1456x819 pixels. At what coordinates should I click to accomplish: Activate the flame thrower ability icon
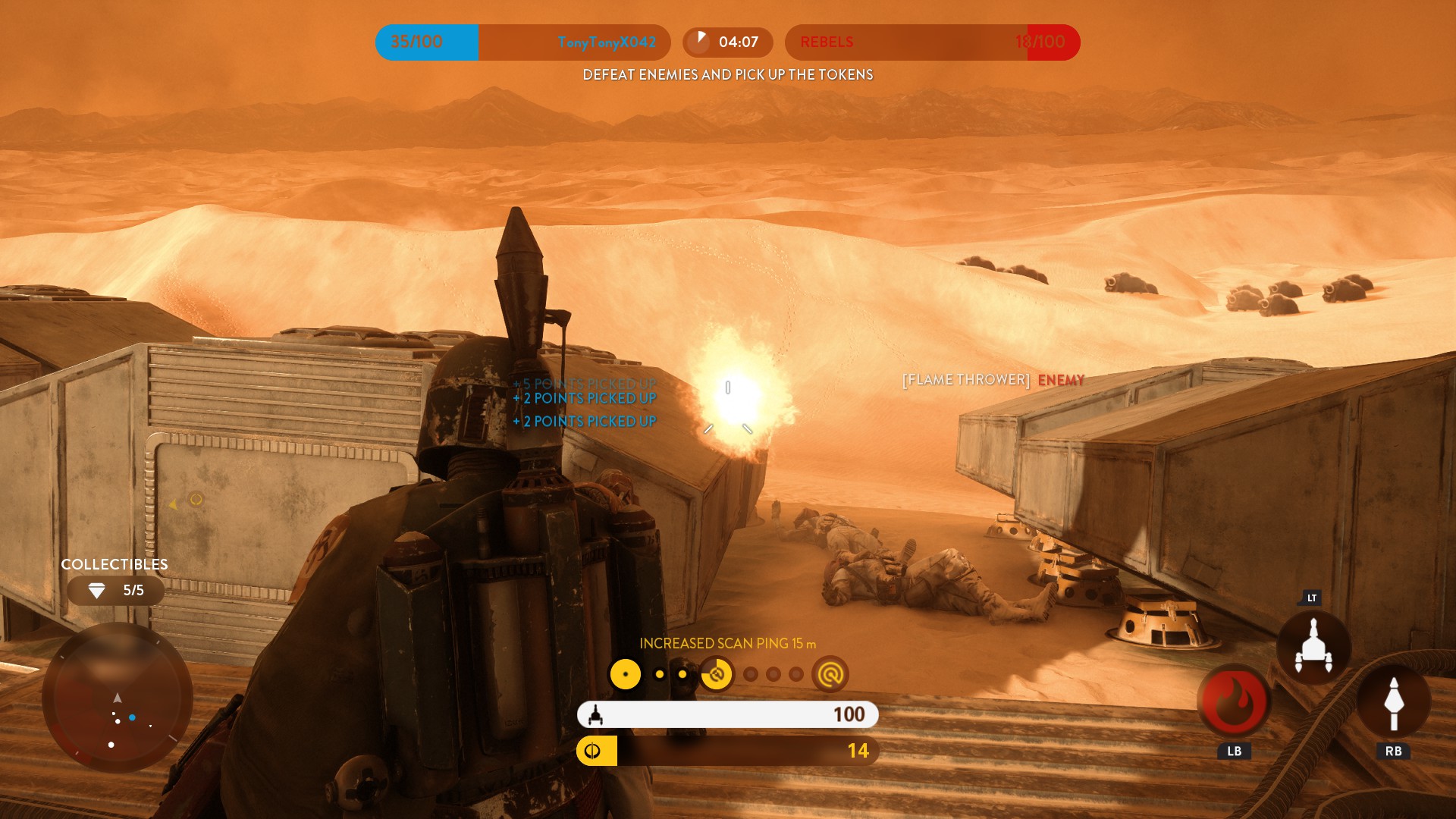tap(1234, 701)
